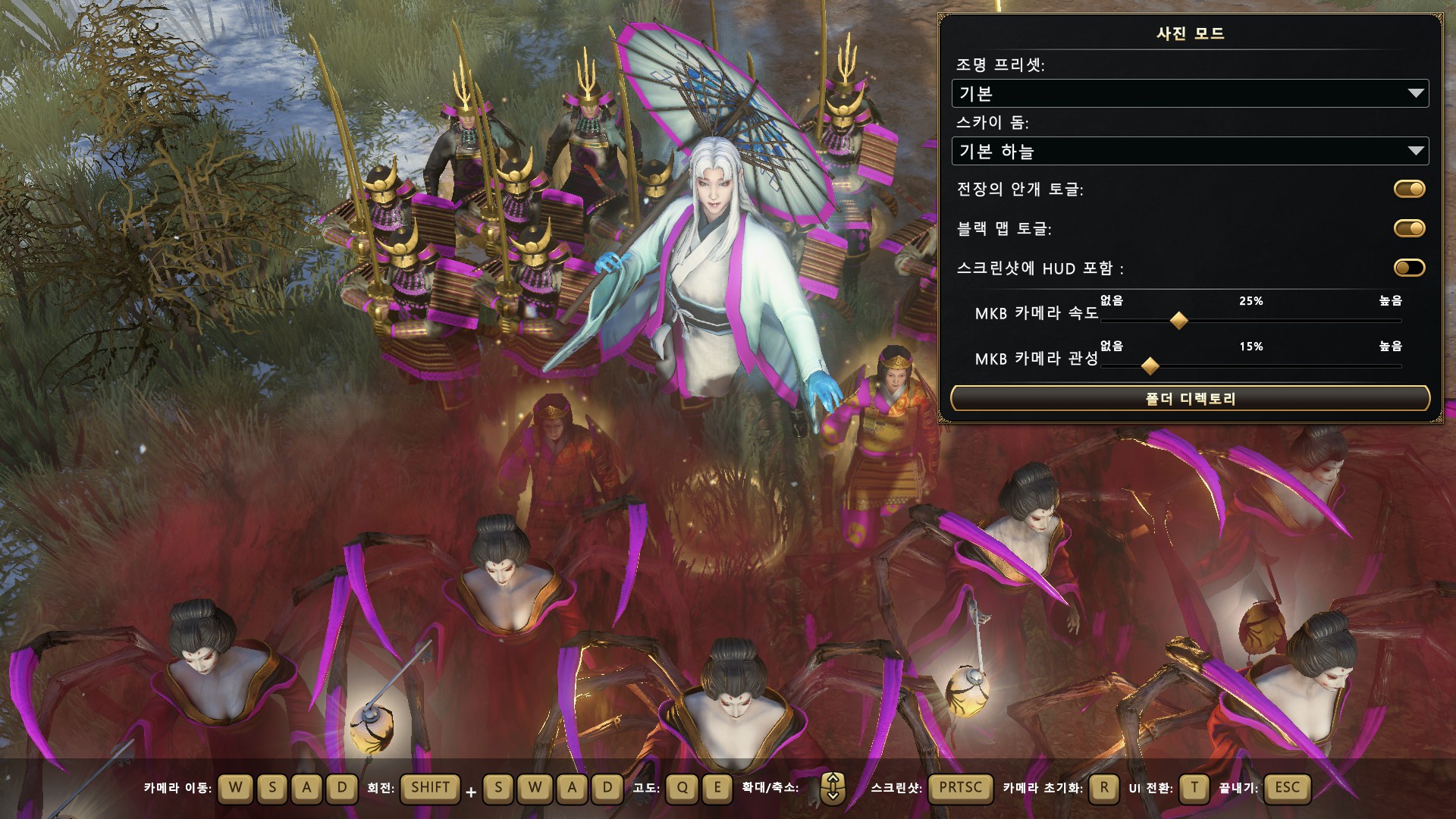Toggle the 전장의 안개 fog of war switch
Screen dimensions: 1456x819
[1409, 189]
